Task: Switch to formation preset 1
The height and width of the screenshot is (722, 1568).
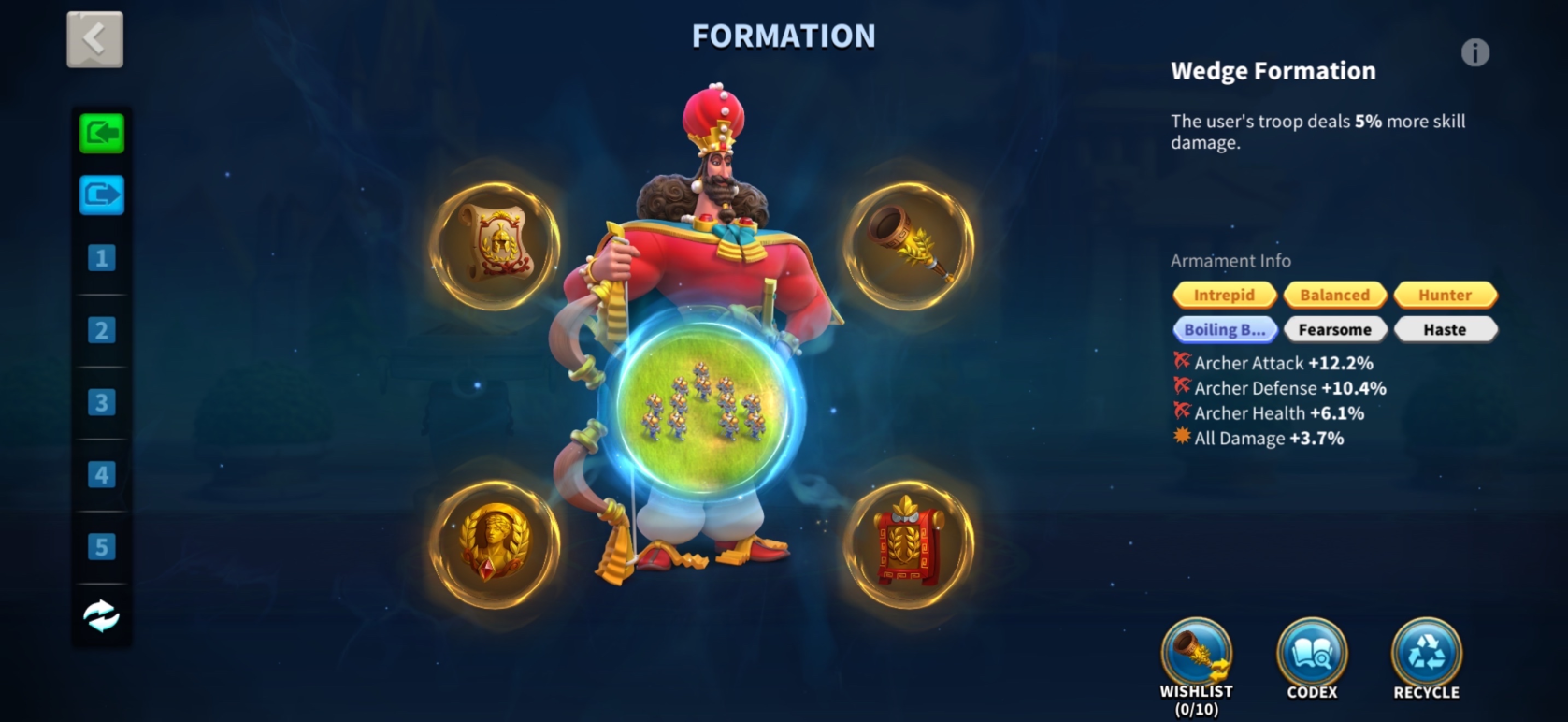Action: (102, 258)
